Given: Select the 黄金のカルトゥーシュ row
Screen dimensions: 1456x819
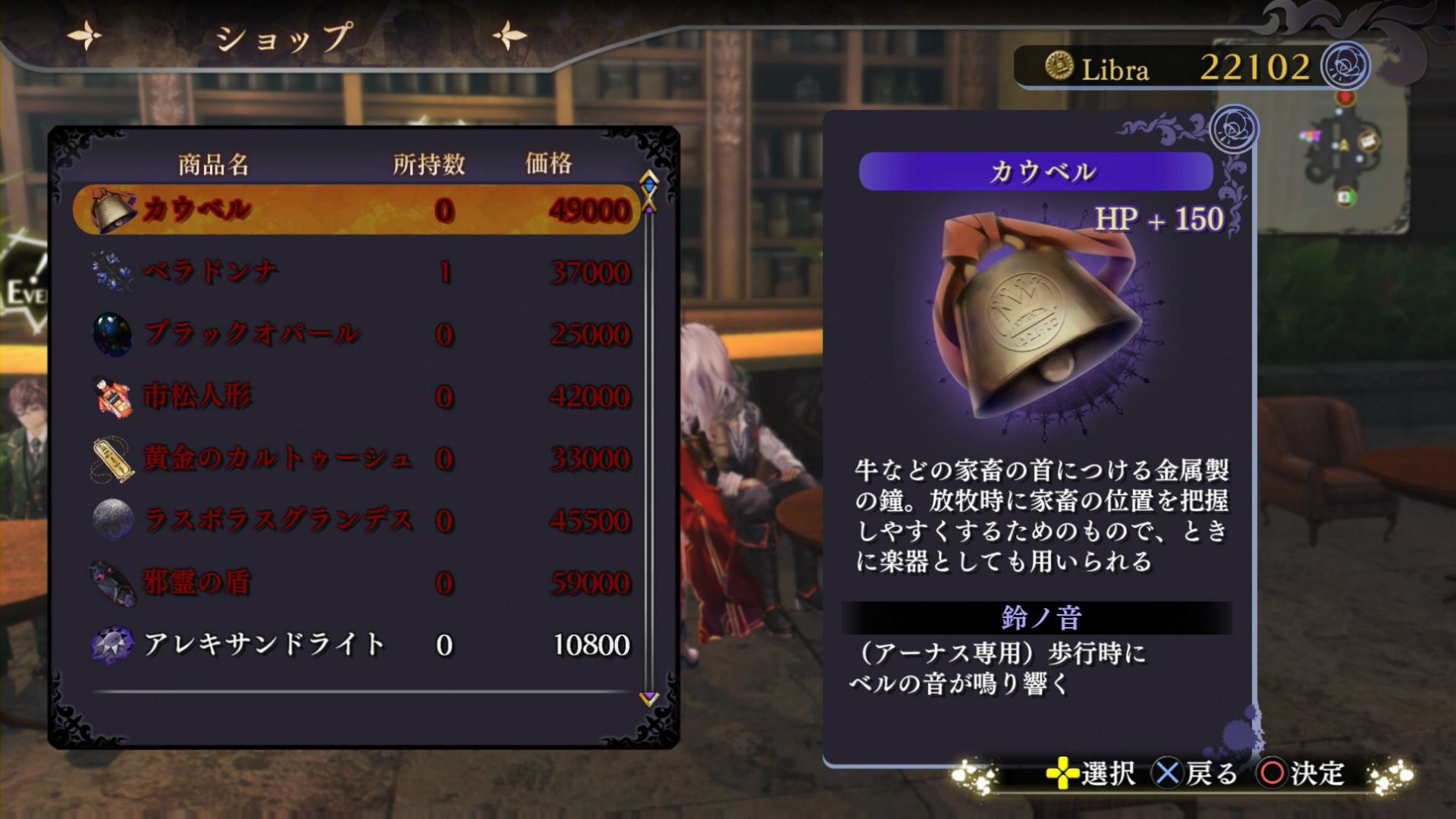Looking at the screenshot, I should pos(356,458).
